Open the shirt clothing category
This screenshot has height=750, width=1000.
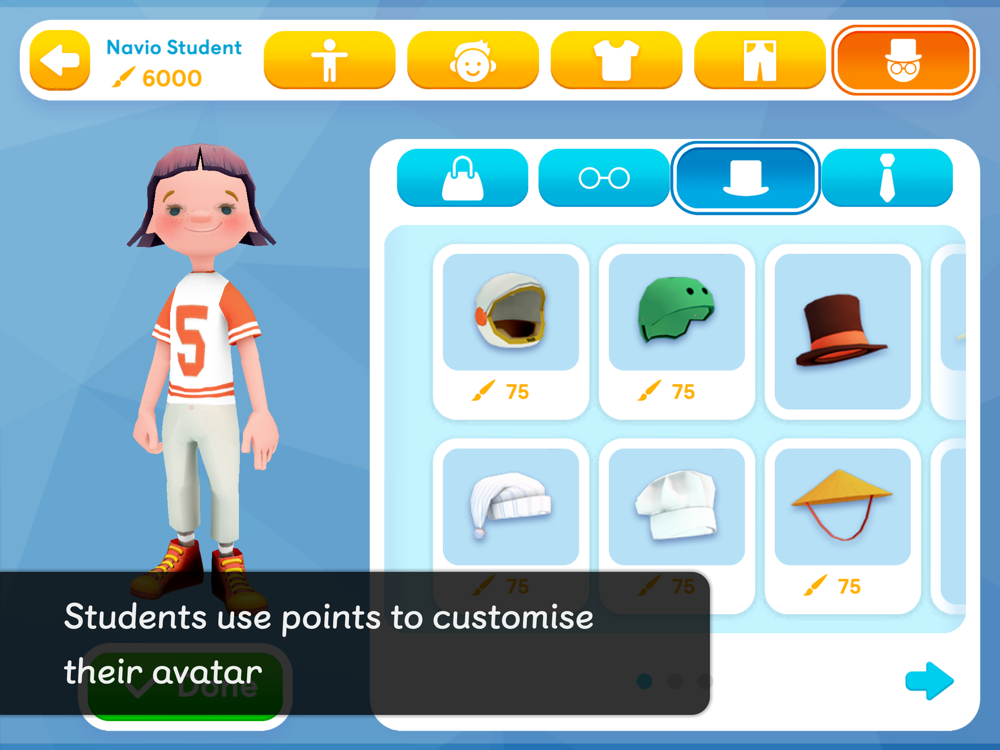(616, 60)
